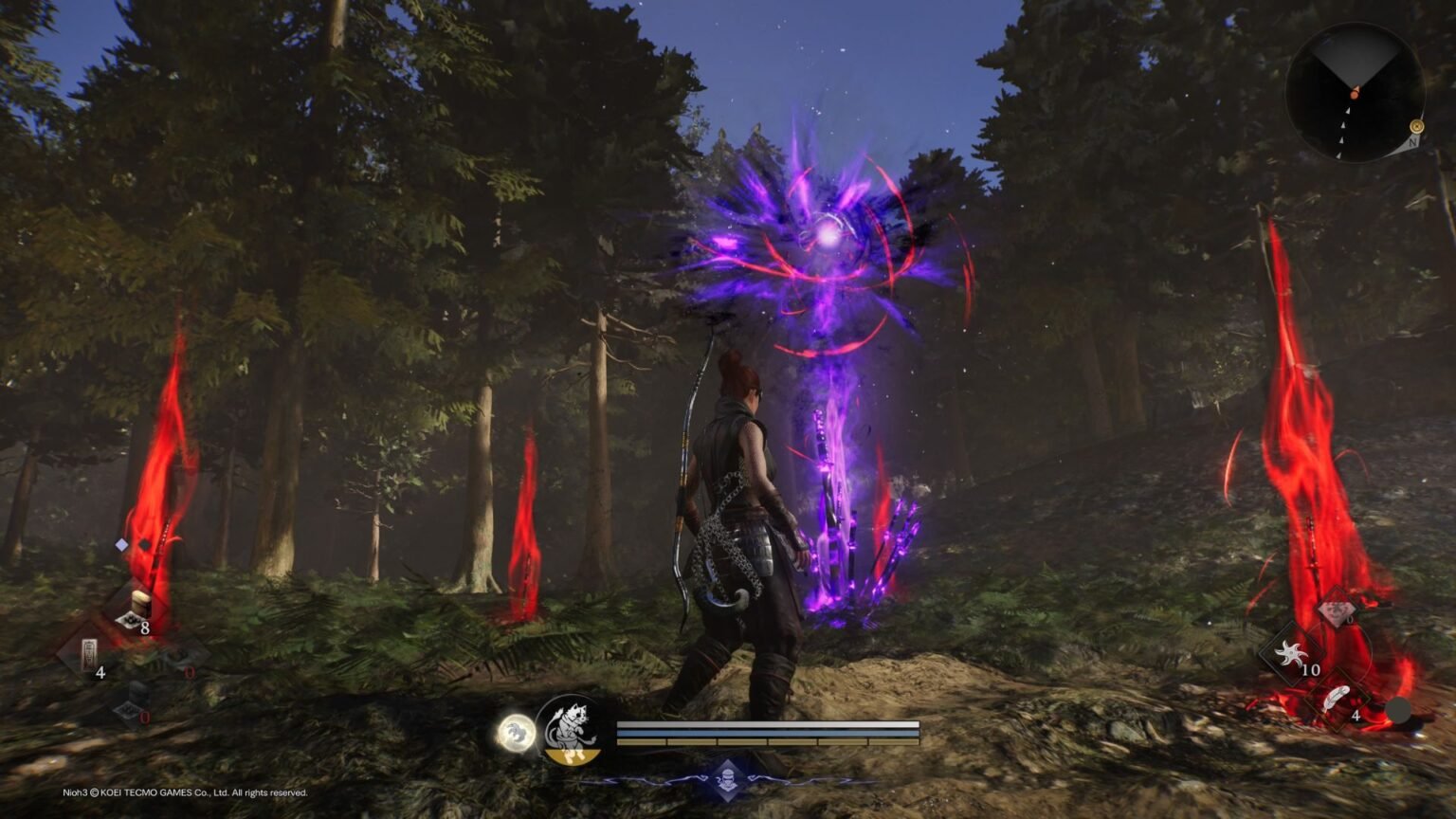Click the soul core gem slot above the shuriken
The image size is (1456, 819).
click(x=1337, y=610)
